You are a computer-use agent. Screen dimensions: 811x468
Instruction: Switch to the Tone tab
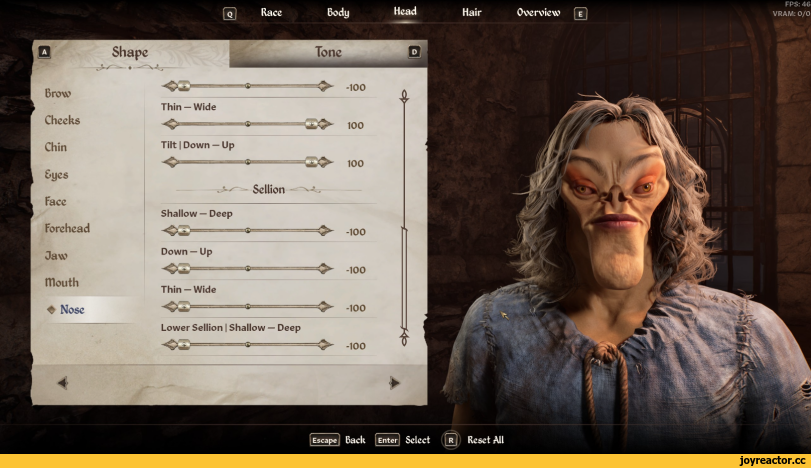(x=328, y=52)
